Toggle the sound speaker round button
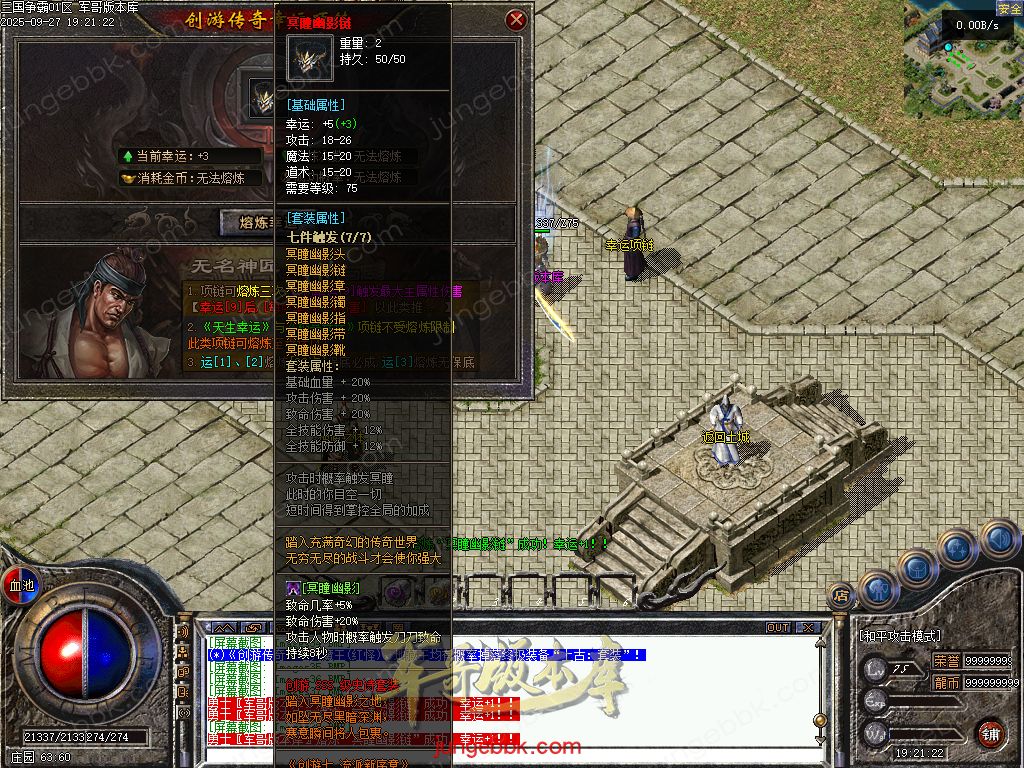This screenshot has width=1024, height=768. tap(998, 540)
